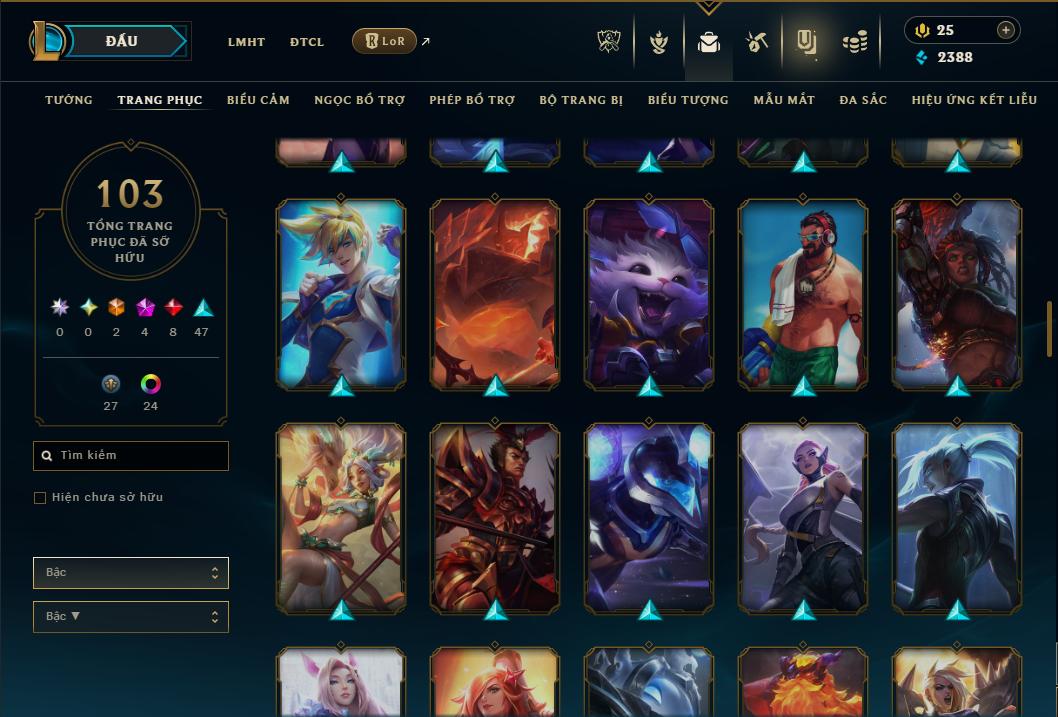Open the LMHT home tab
This screenshot has height=717, width=1058.
pos(246,42)
